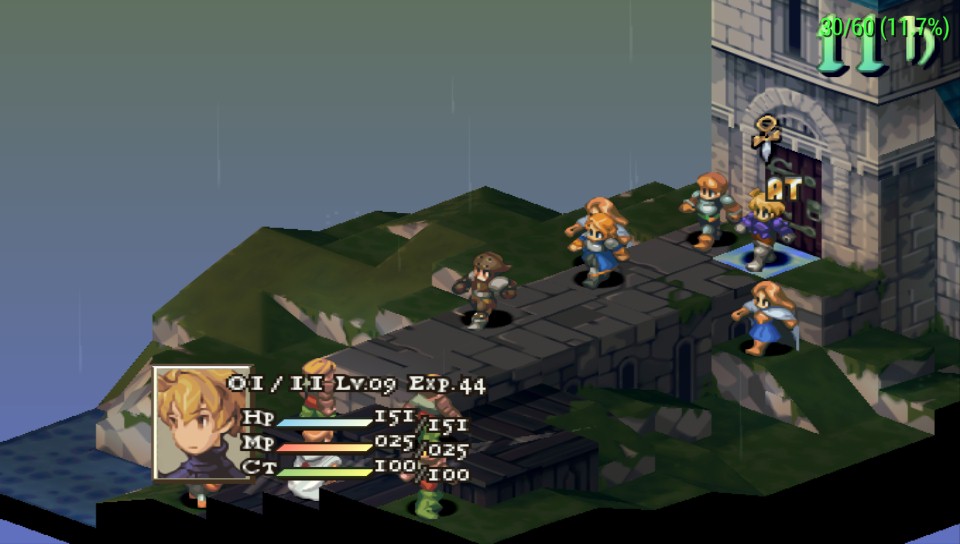Select the active unit marked AT
This screenshot has height=544, width=960.
(767, 230)
